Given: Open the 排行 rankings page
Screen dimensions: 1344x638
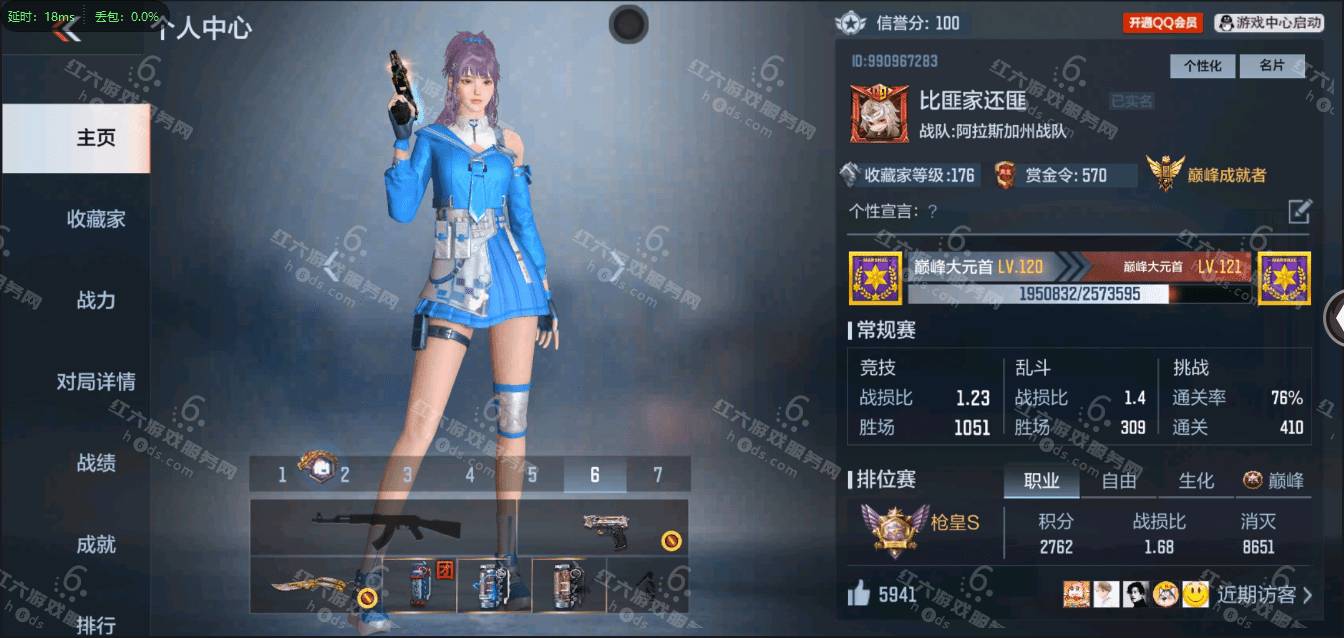Looking at the screenshot, I should pyautogui.click(x=96, y=625).
